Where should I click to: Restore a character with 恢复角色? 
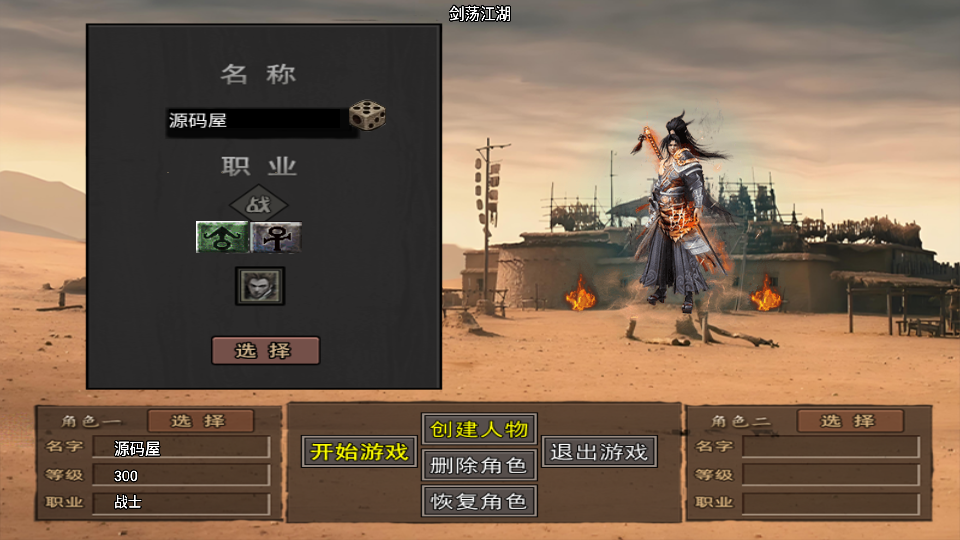(x=479, y=501)
